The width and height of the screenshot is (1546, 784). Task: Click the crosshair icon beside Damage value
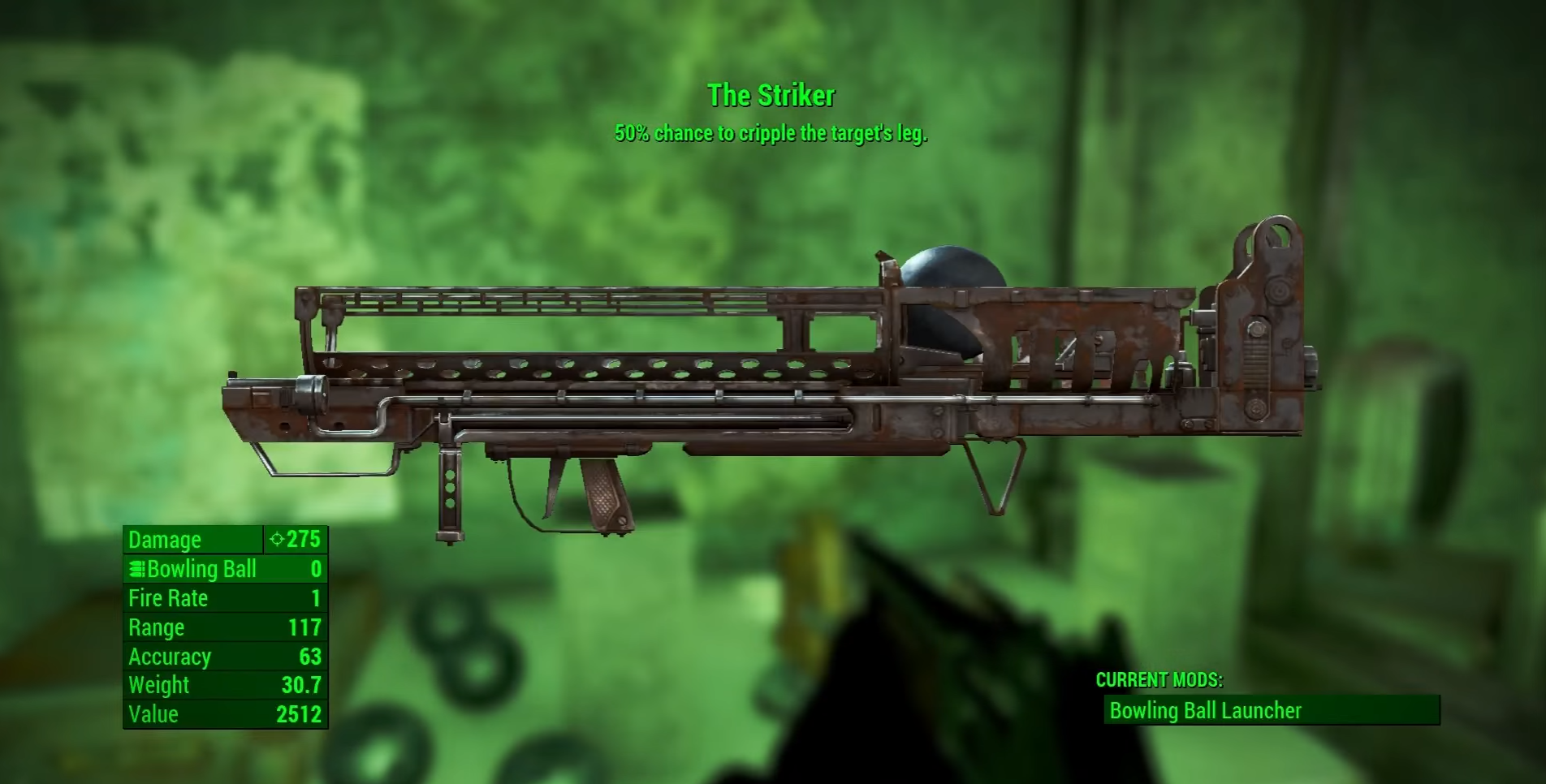[276, 539]
